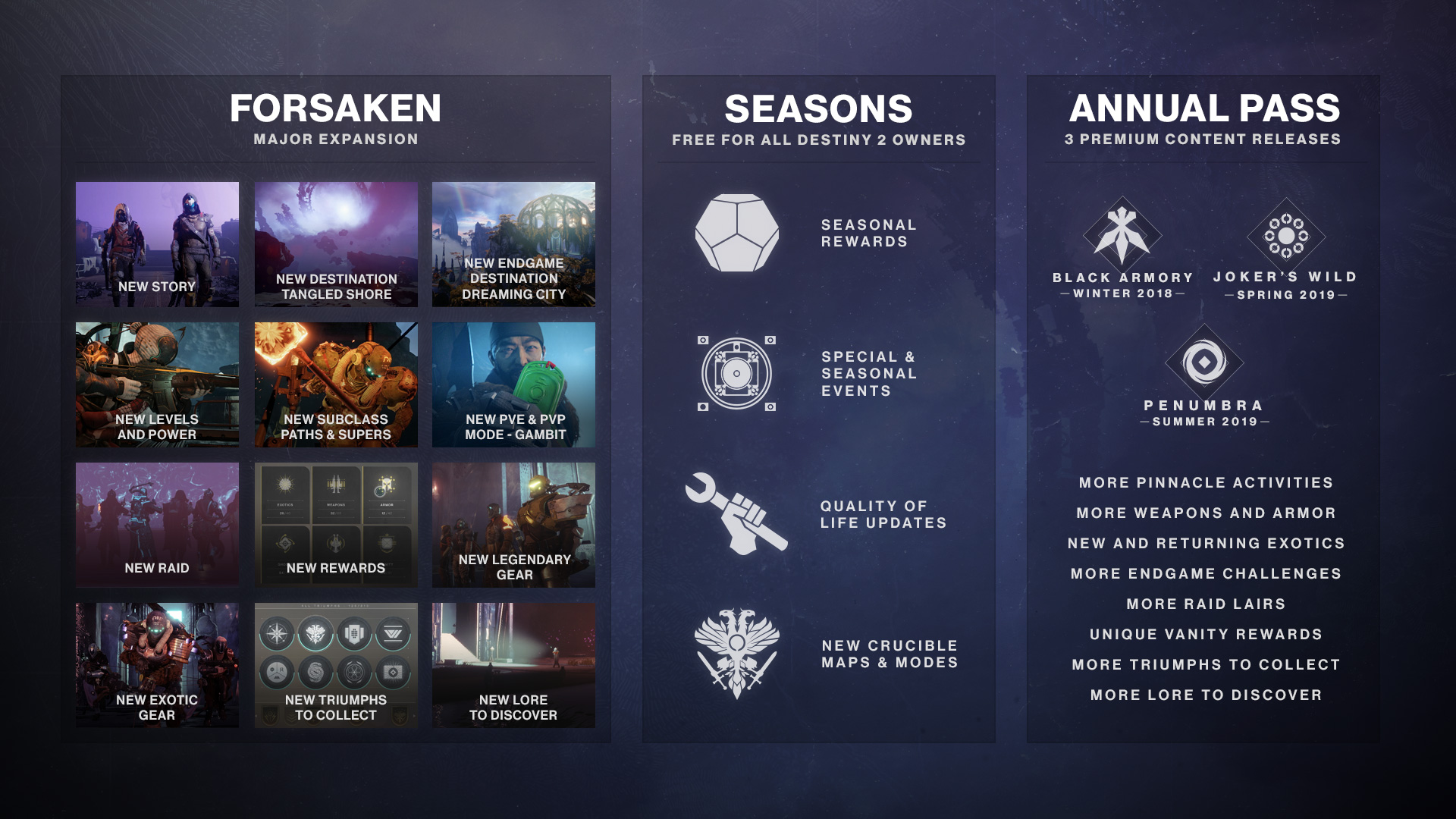Click the Quality of Life wrench icon
This screenshot has width=1456, height=819.
(735, 513)
